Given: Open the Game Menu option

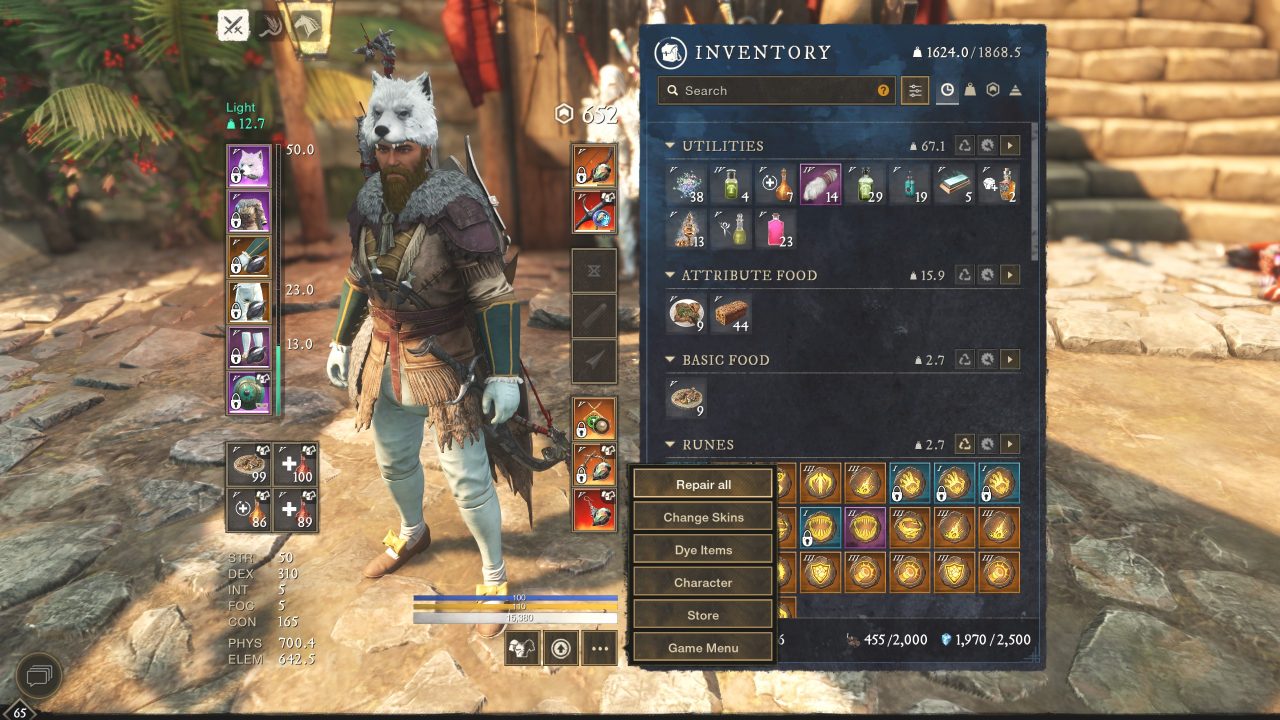Looking at the screenshot, I should 702,647.
